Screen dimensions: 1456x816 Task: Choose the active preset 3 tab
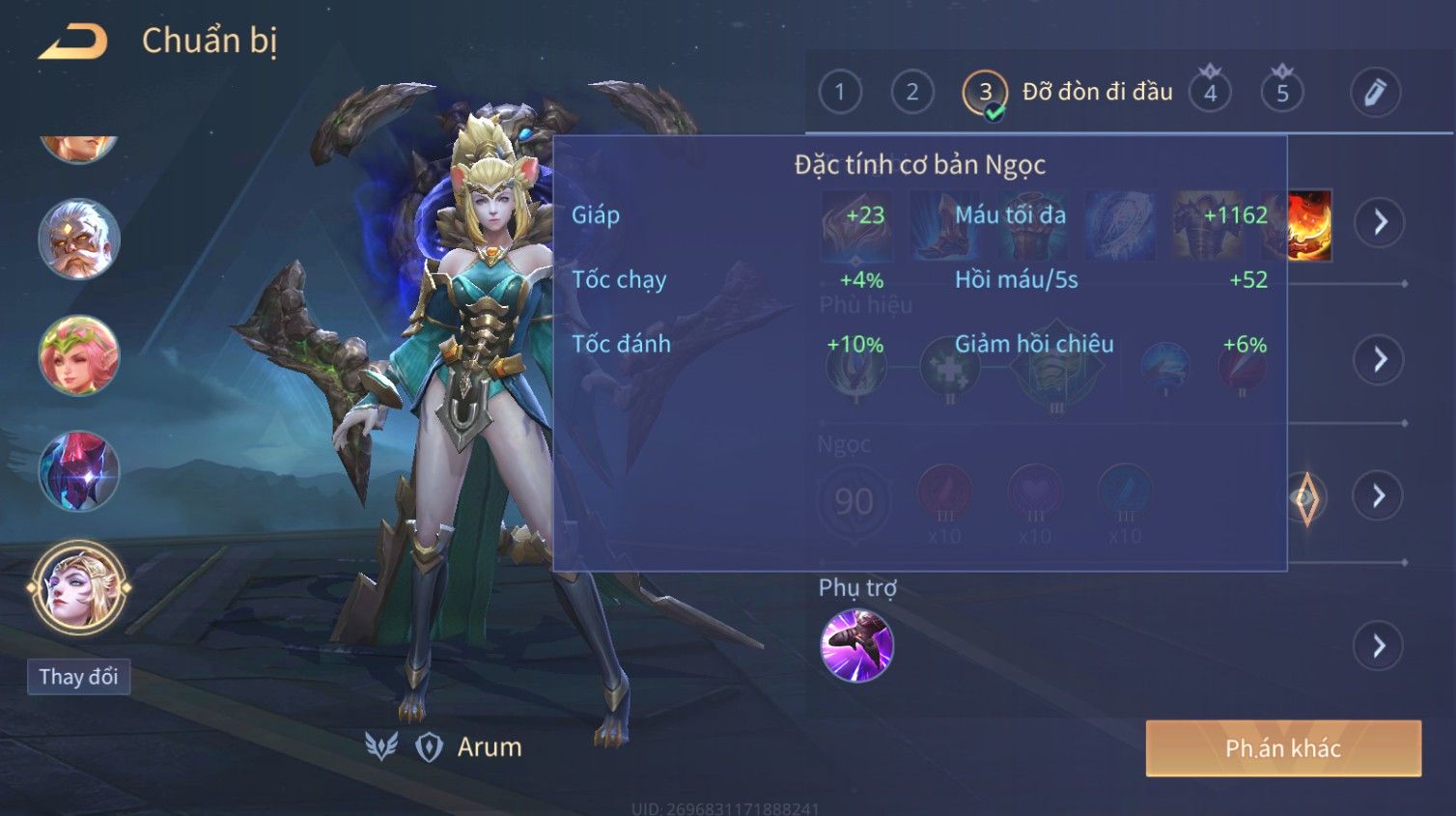(x=985, y=93)
